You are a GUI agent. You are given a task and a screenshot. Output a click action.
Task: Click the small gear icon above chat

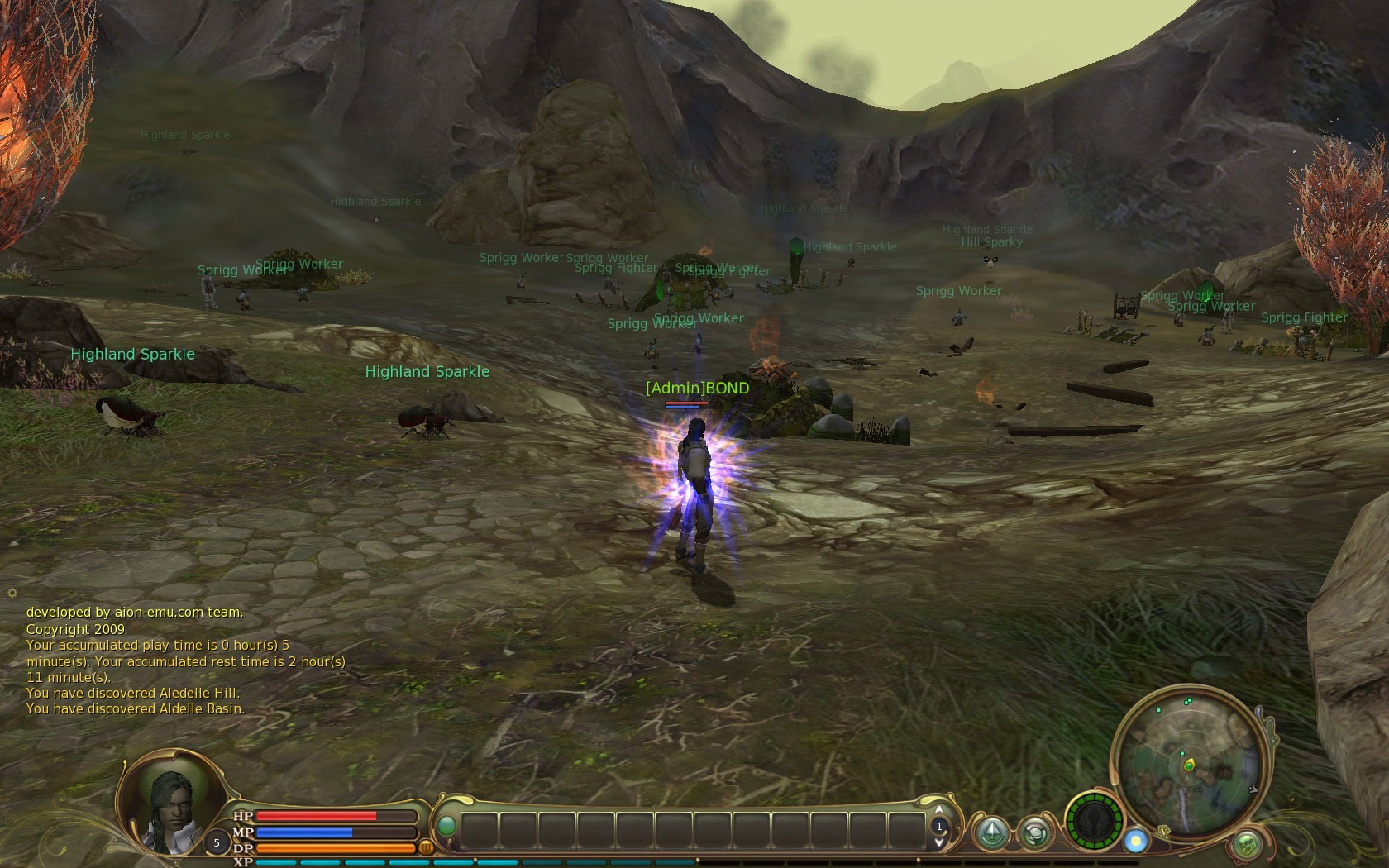[x=12, y=593]
